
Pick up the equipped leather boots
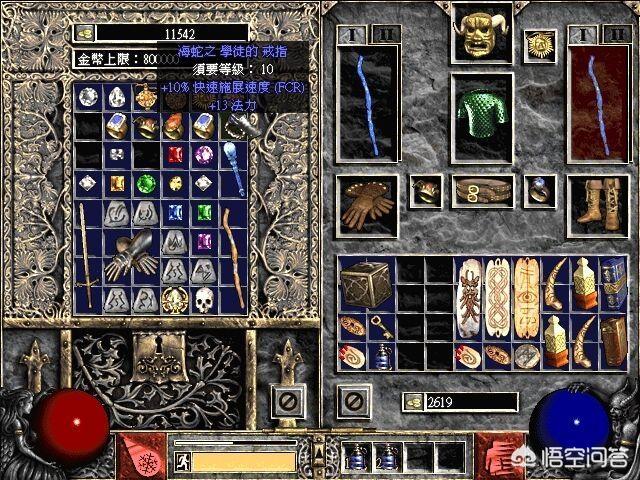[596, 199]
